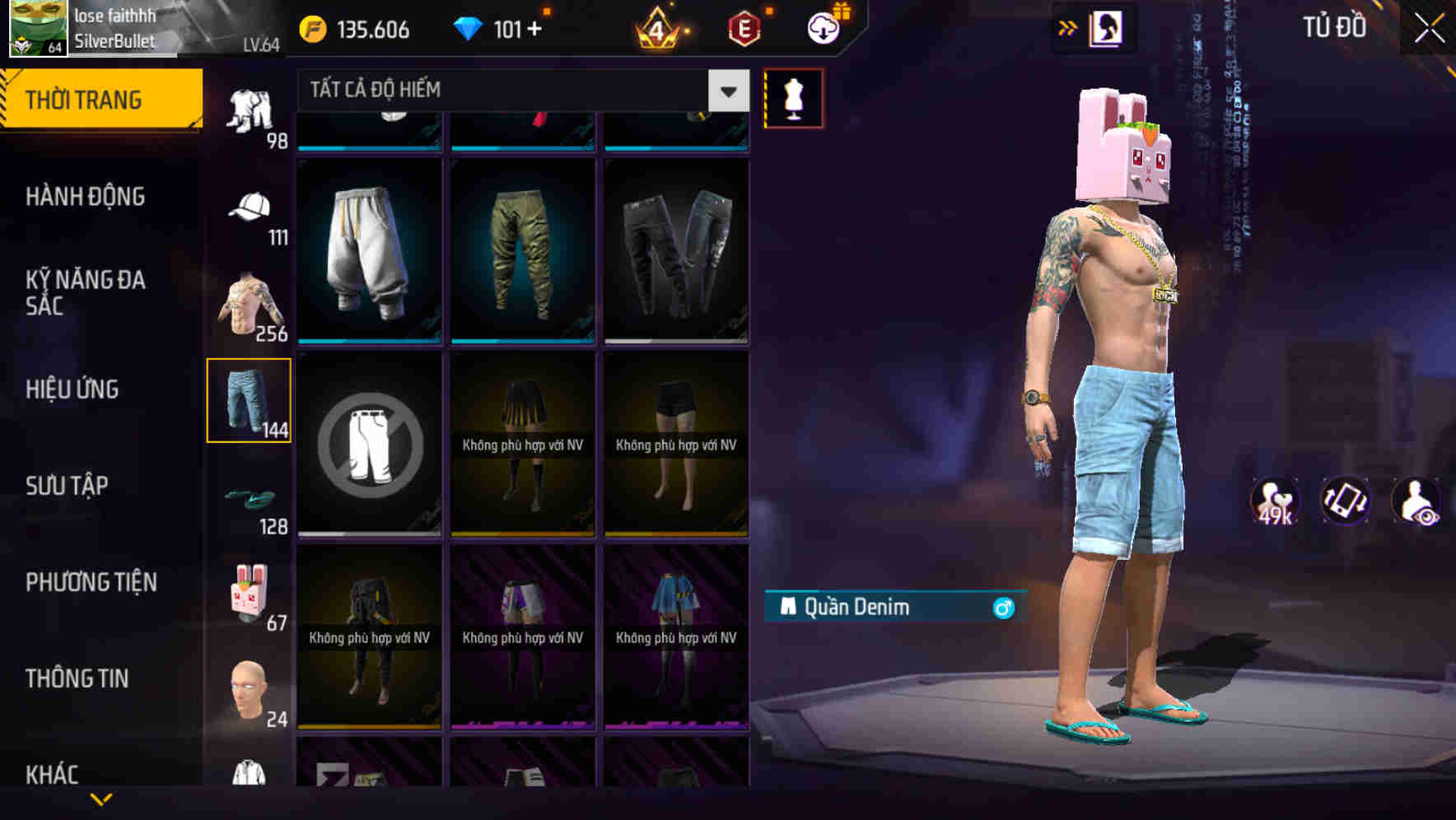This screenshot has width=1456, height=820.
Task: Open the flip-flops footwear category with 128 items
Action: pyautogui.click(x=250, y=501)
